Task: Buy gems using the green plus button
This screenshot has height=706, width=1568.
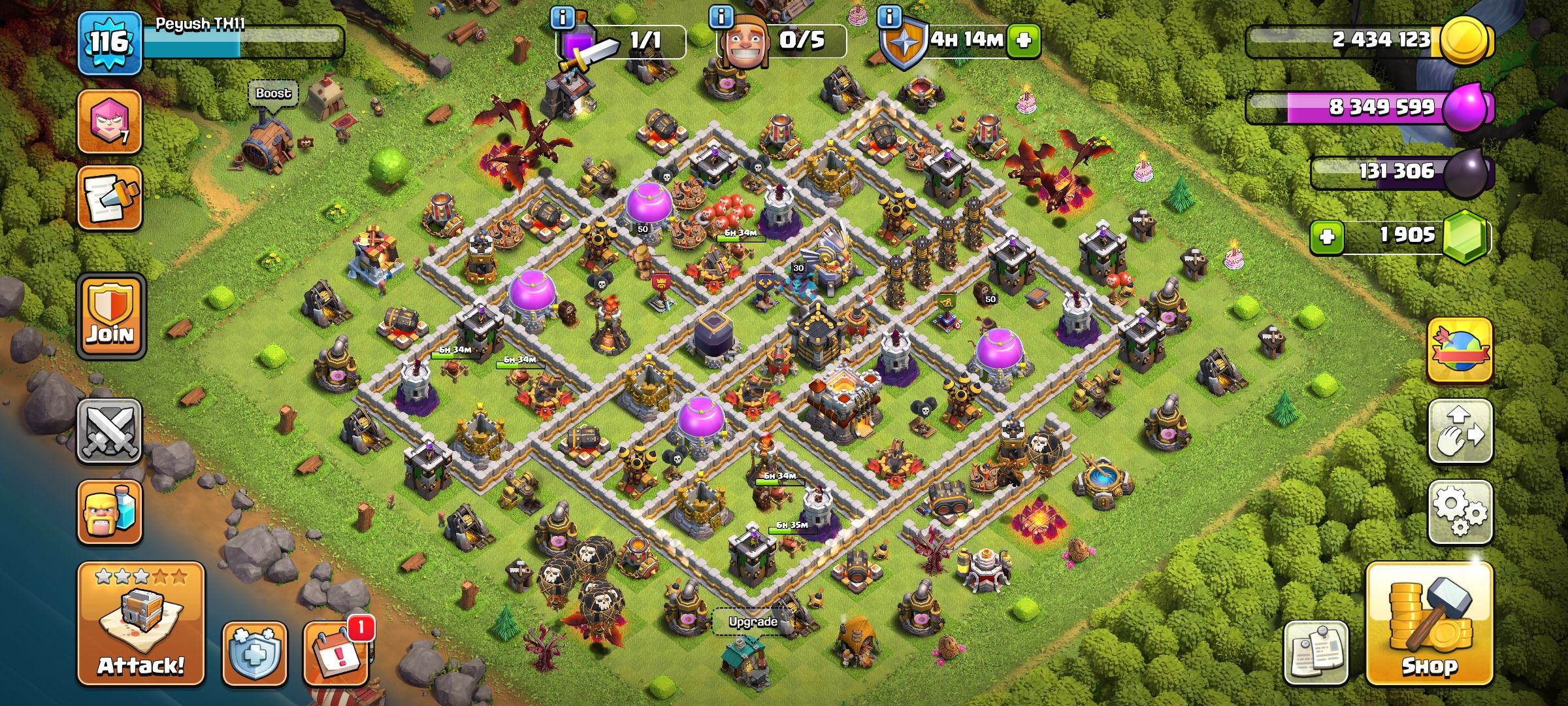Action: pyautogui.click(x=1327, y=236)
